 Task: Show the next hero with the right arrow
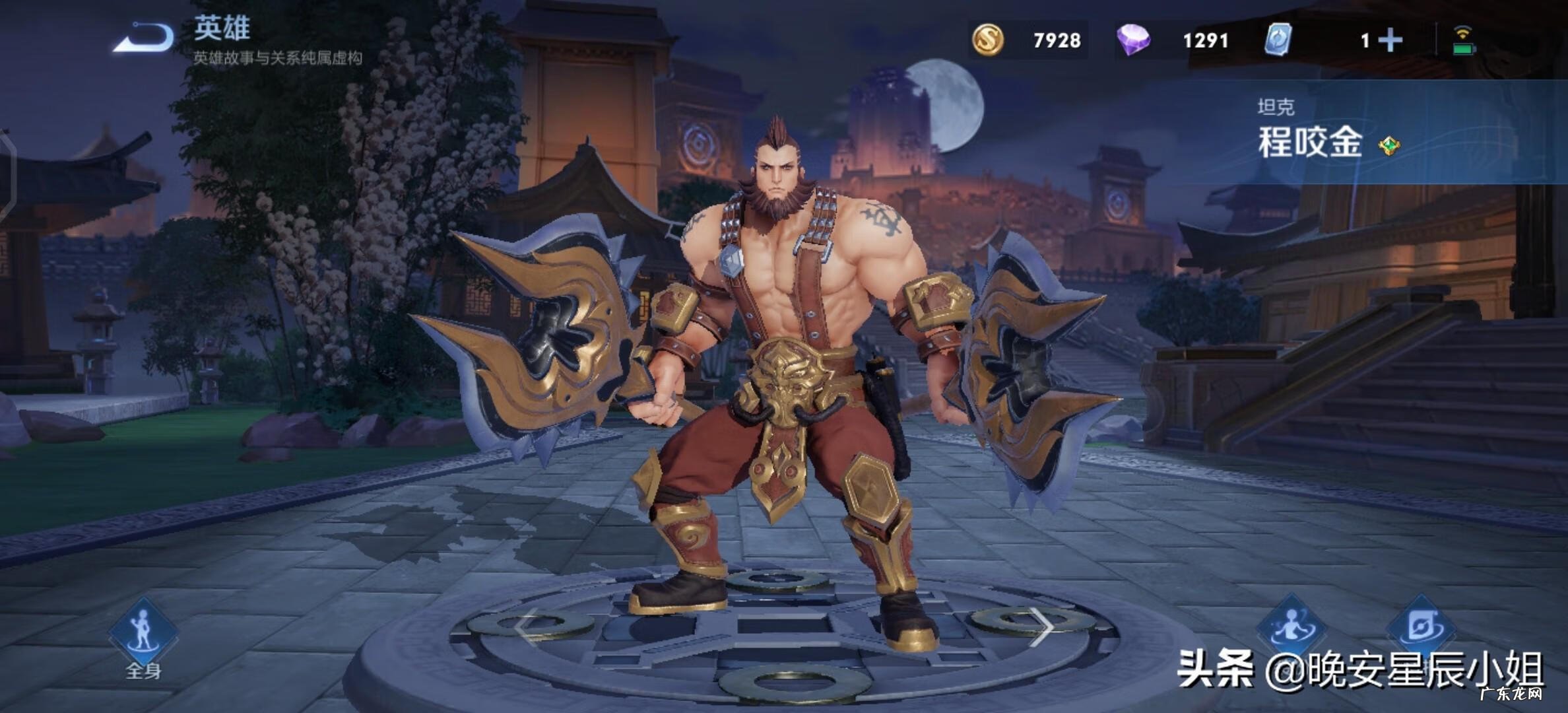tap(1042, 627)
